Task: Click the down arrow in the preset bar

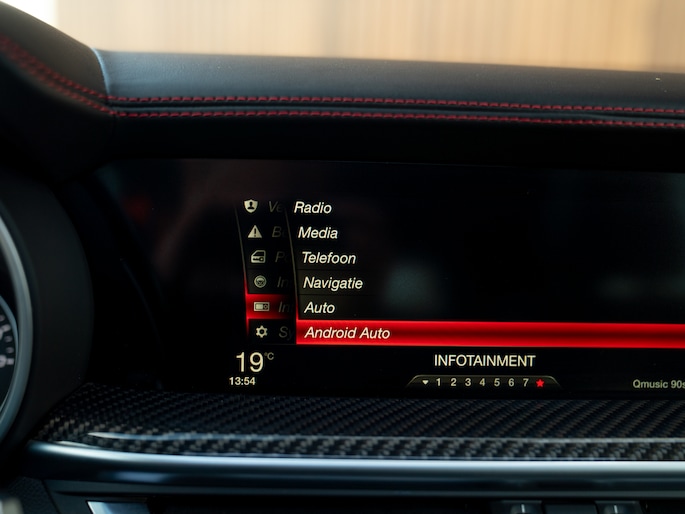Action: click(x=424, y=382)
